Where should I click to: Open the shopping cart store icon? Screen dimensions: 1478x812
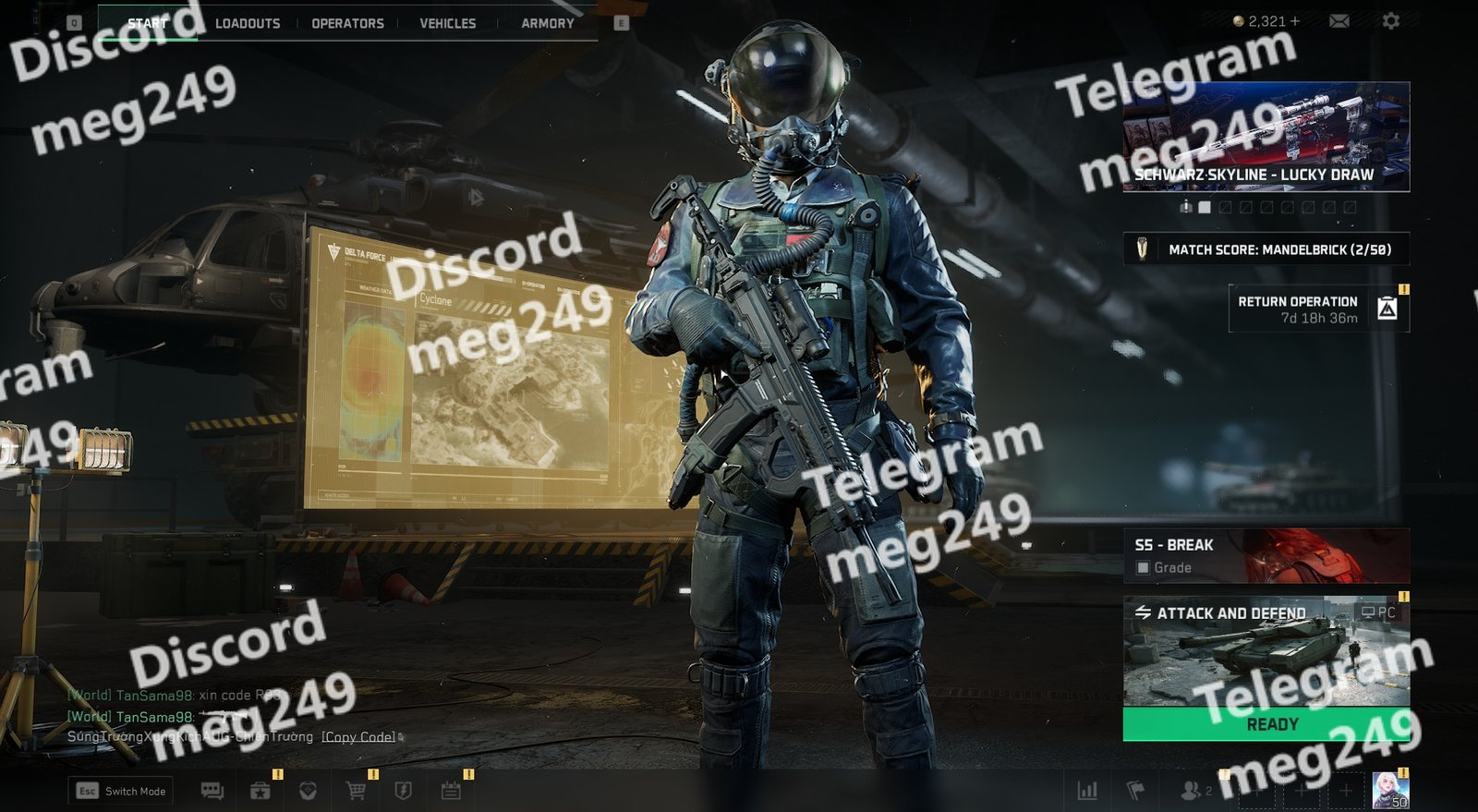(356, 791)
